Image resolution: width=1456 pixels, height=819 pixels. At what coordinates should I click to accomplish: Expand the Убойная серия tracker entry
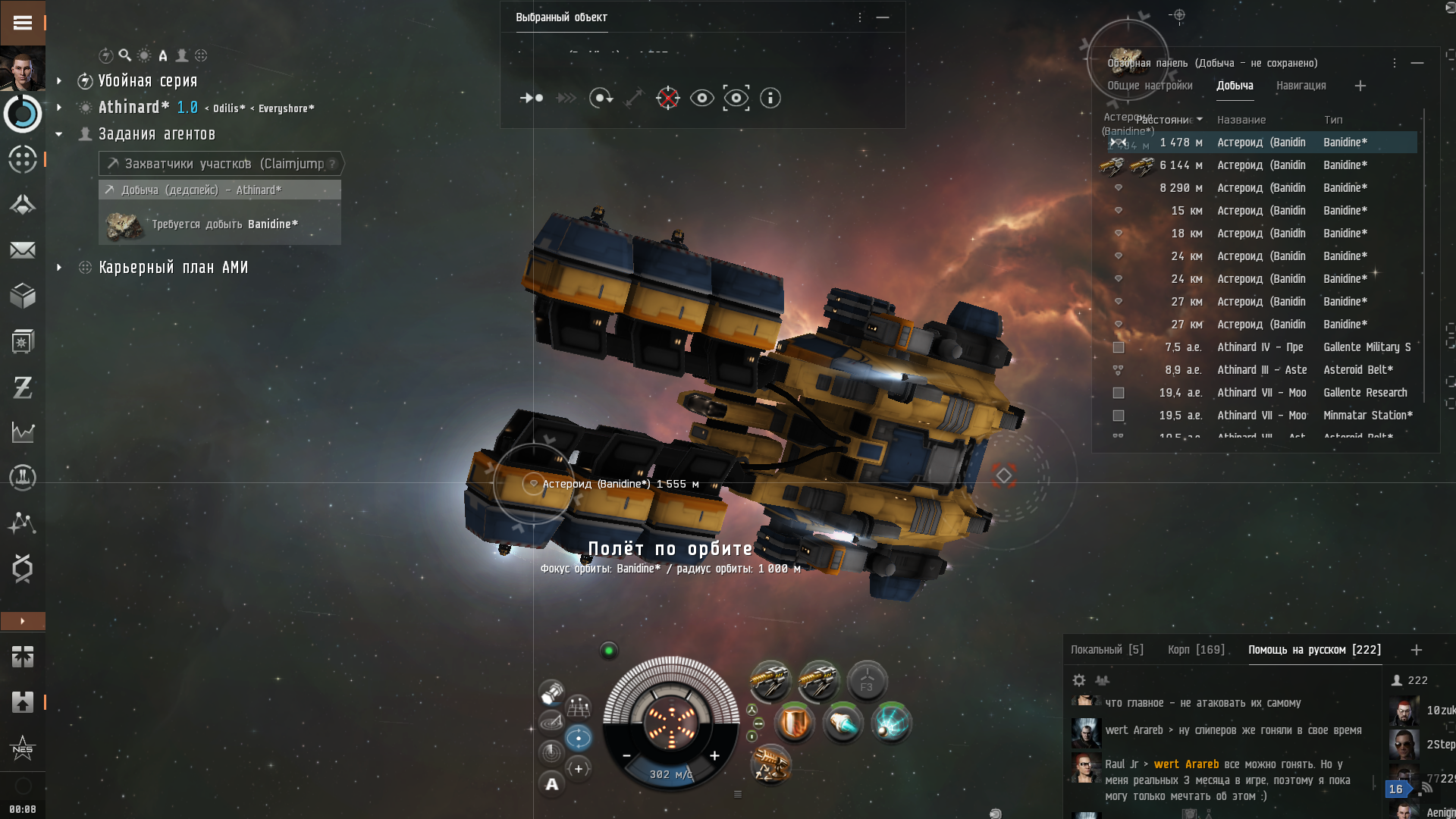click(x=59, y=81)
